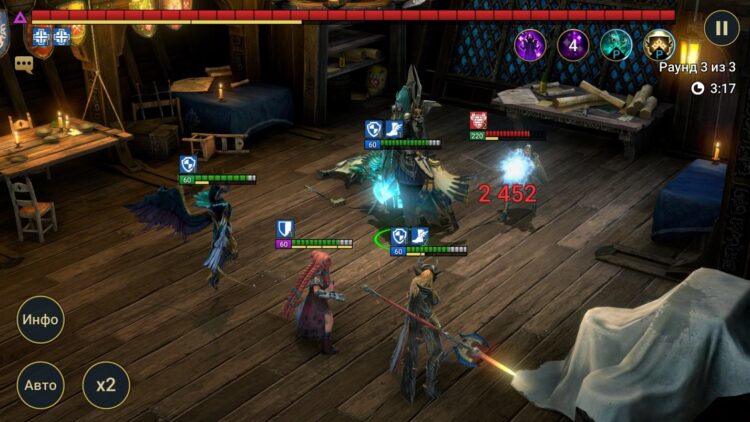Pause the battle

tap(721, 27)
